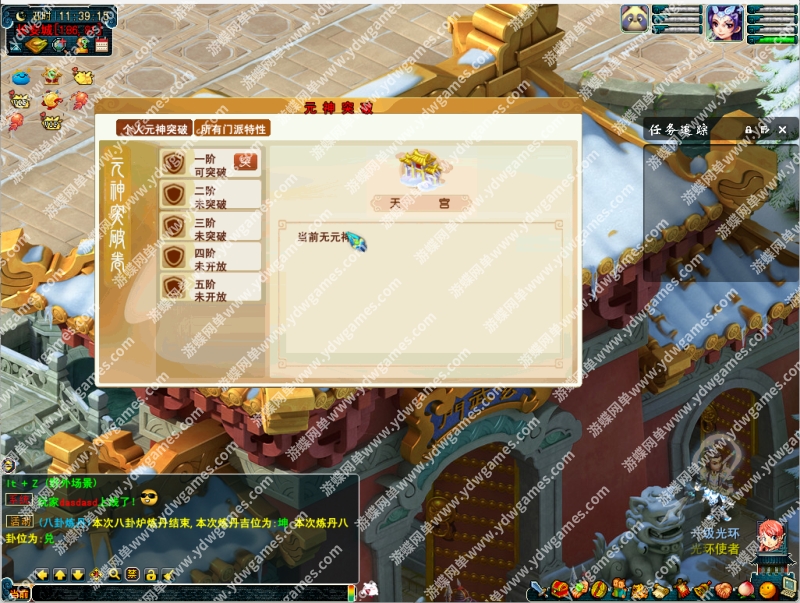Switch to the 个人元神突破 tab

(x=154, y=129)
